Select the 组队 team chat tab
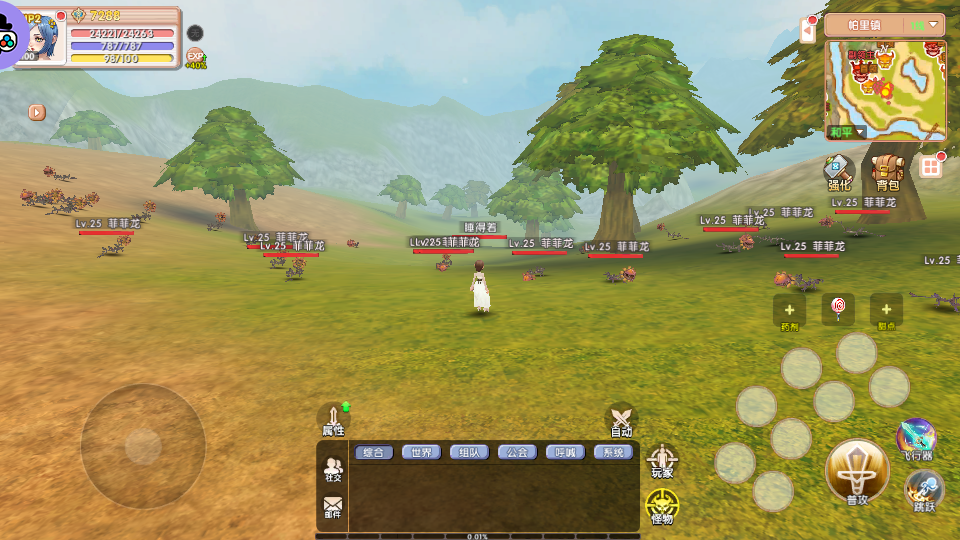 point(469,452)
